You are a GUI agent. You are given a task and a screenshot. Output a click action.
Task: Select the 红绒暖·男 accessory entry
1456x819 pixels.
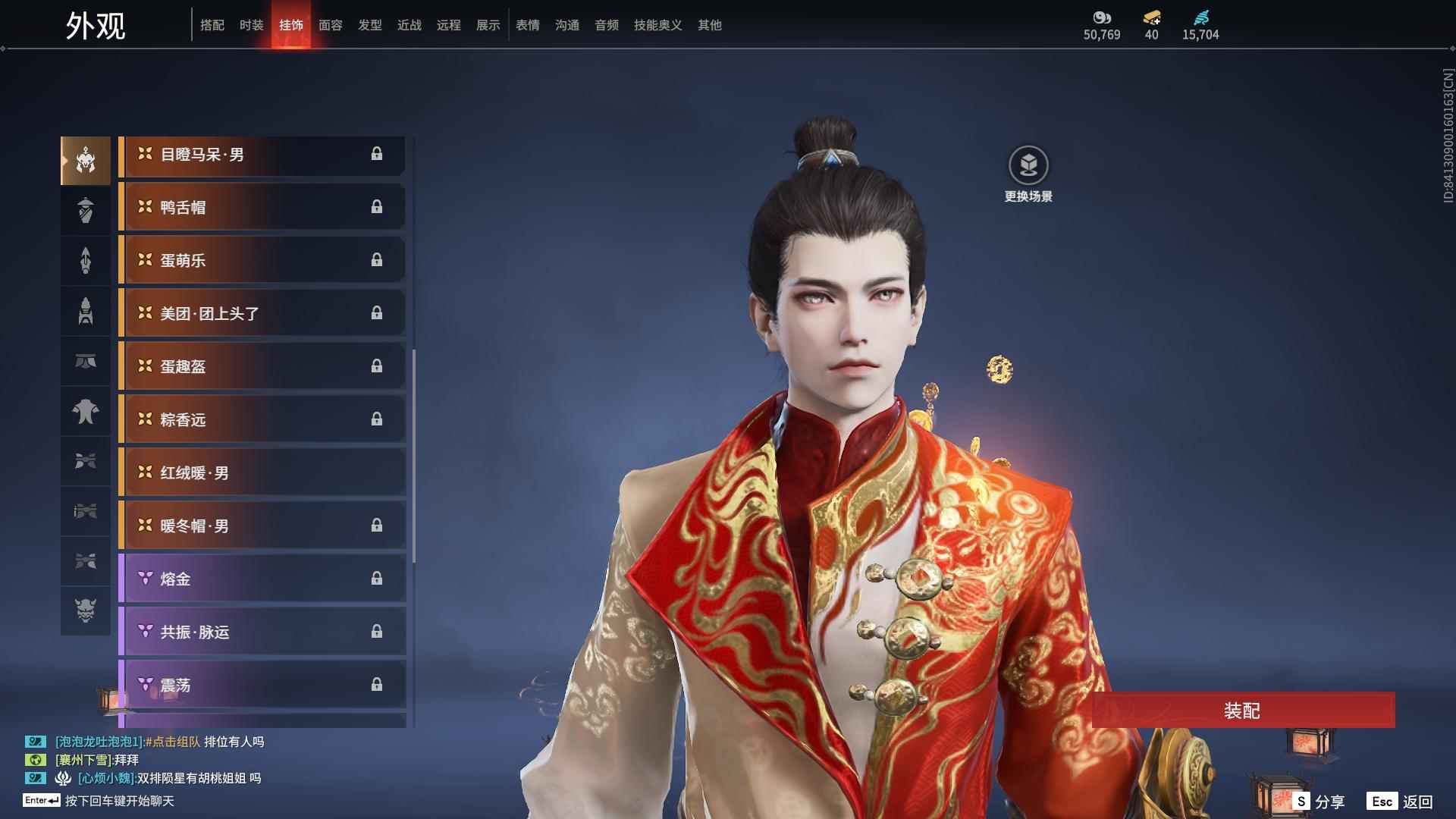coord(262,472)
